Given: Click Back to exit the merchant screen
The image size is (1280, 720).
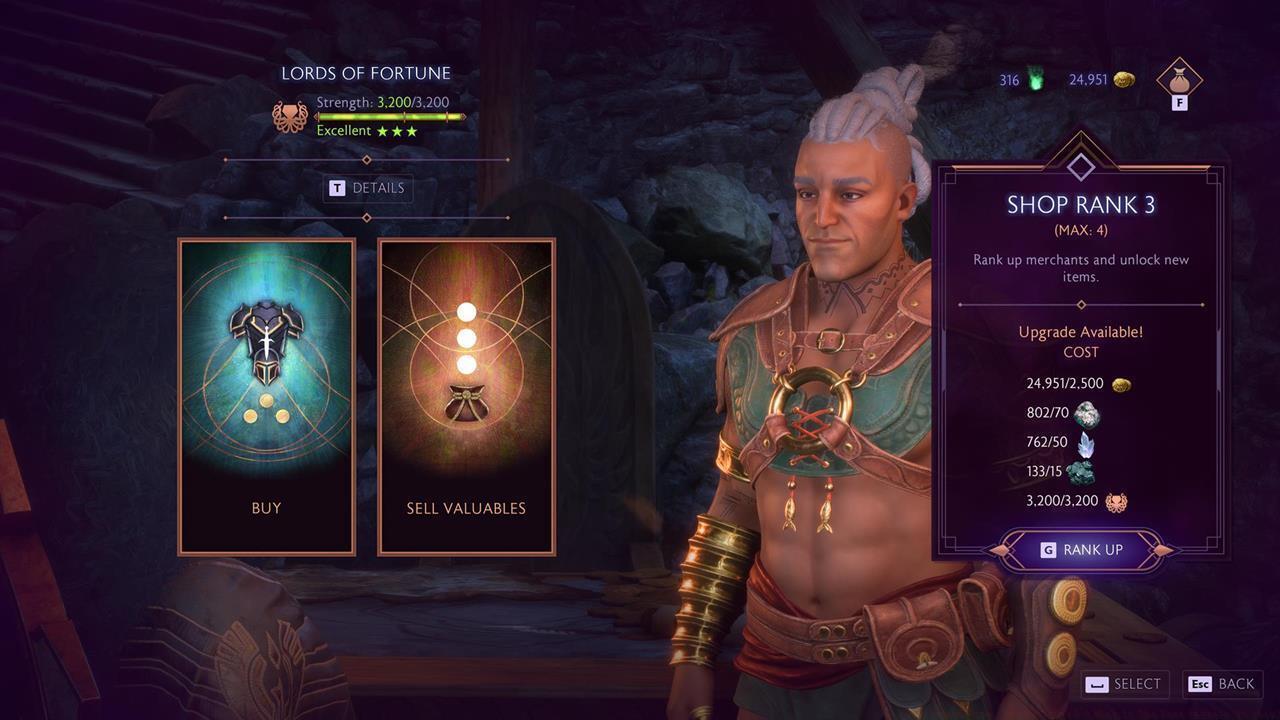Looking at the screenshot, I should pyautogui.click(x=1221, y=684).
